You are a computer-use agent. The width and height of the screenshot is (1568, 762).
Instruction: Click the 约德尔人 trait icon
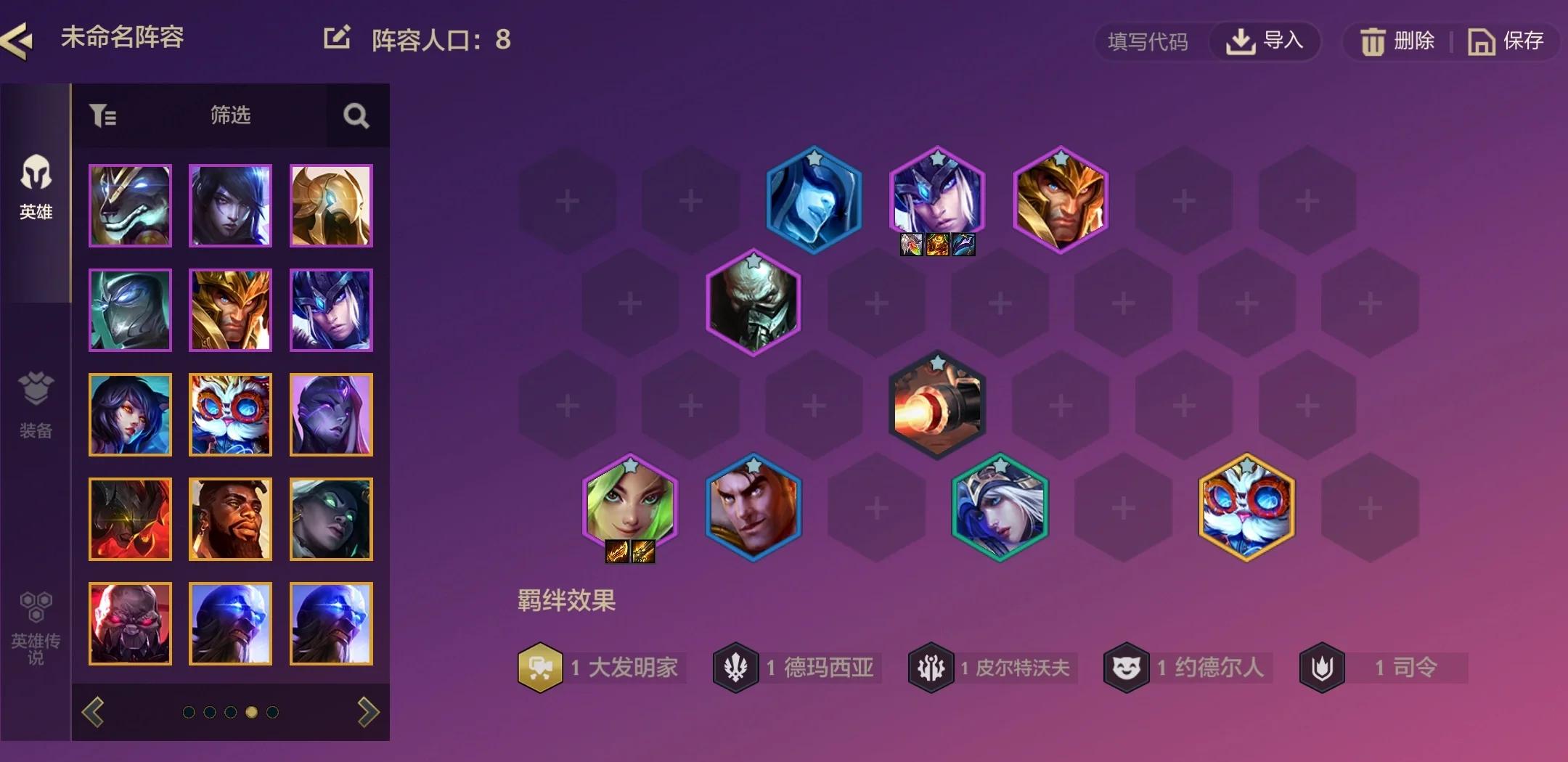tap(1126, 668)
